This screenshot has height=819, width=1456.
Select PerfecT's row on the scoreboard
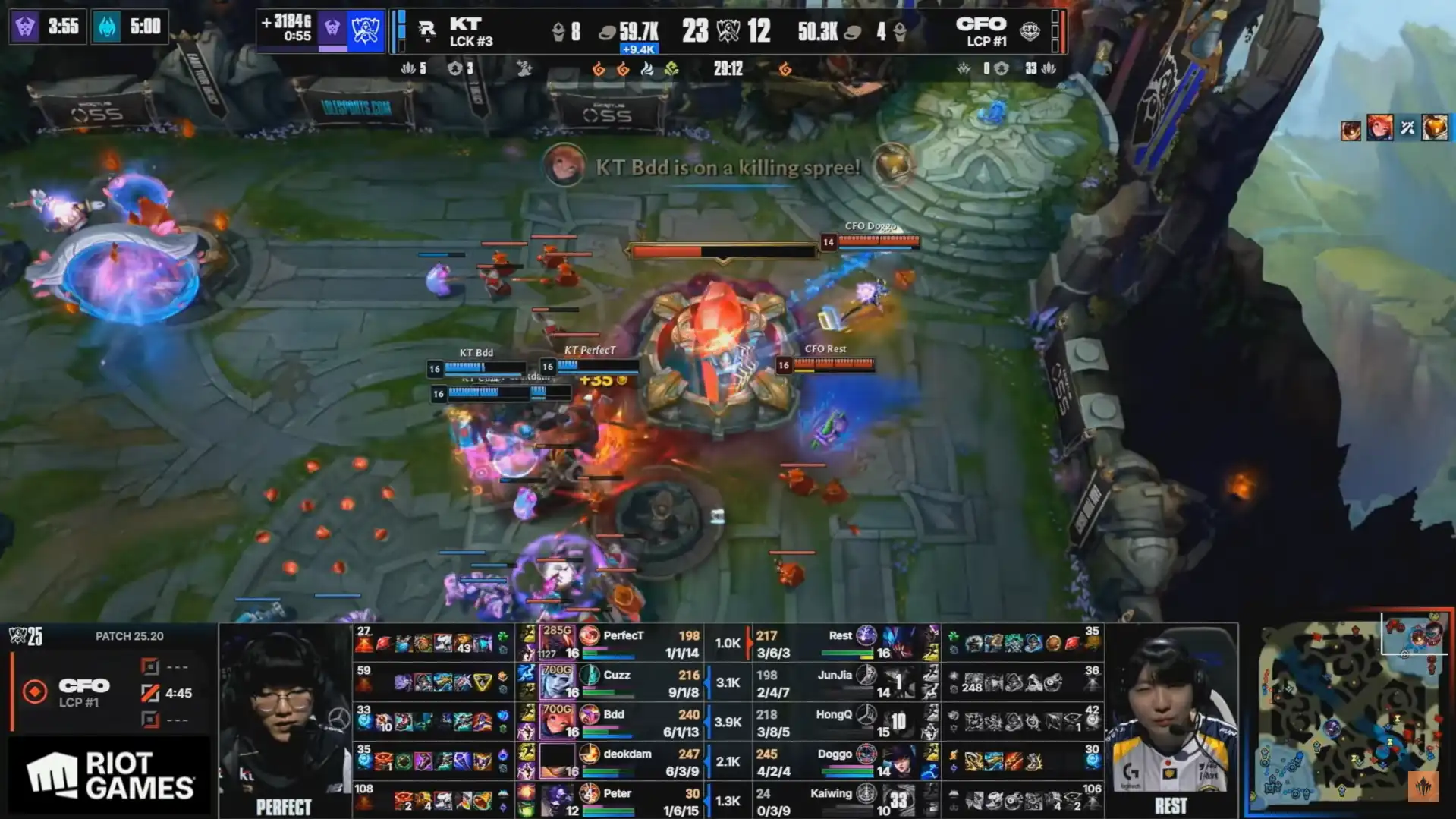(x=623, y=643)
